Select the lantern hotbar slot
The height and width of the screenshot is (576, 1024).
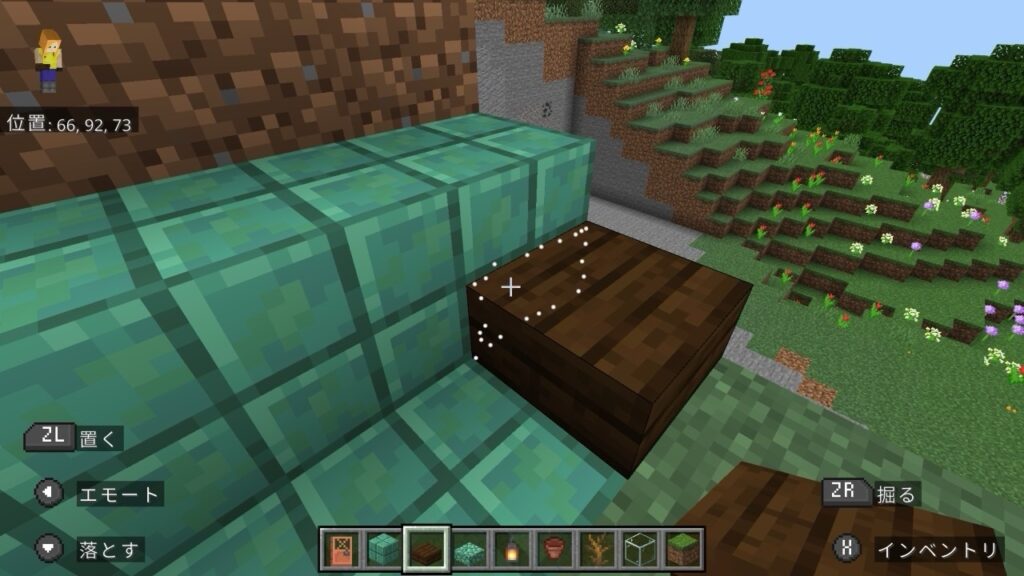[x=512, y=549]
